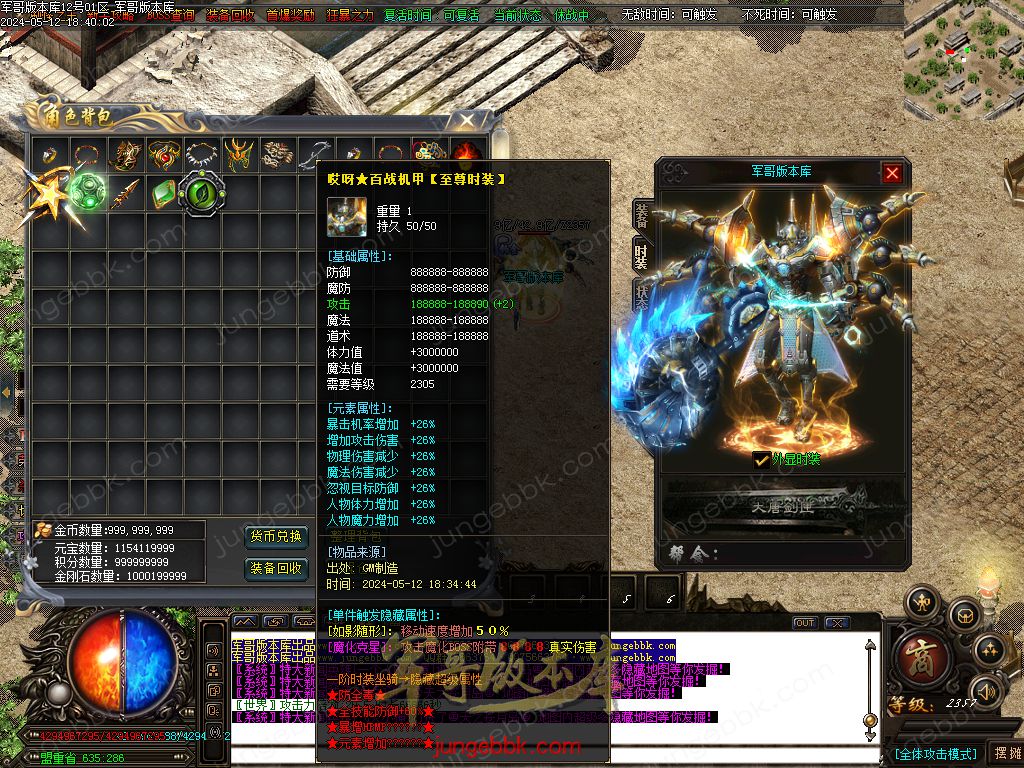Click the OUT button above the chat
This screenshot has width=1024, height=768.
click(x=804, y=623)
